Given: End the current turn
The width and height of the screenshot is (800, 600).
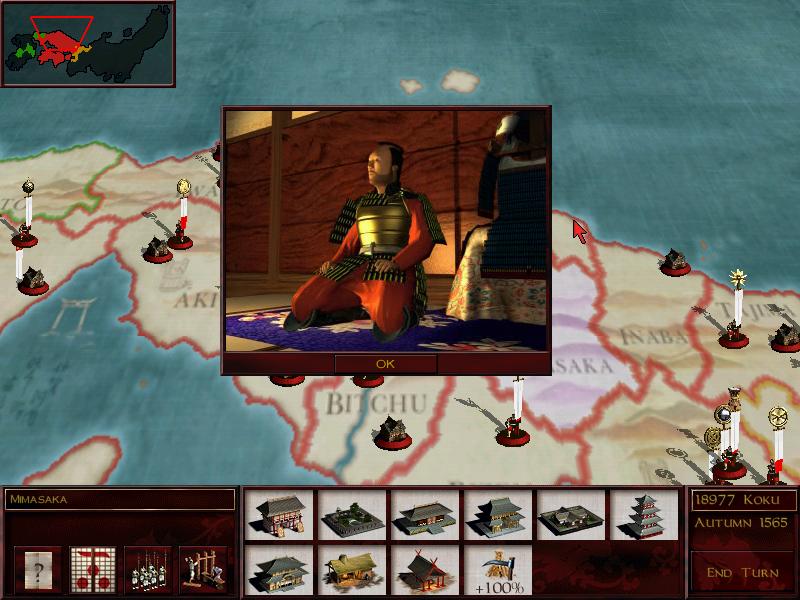Looking at the screenshot, I should (740, 572).
